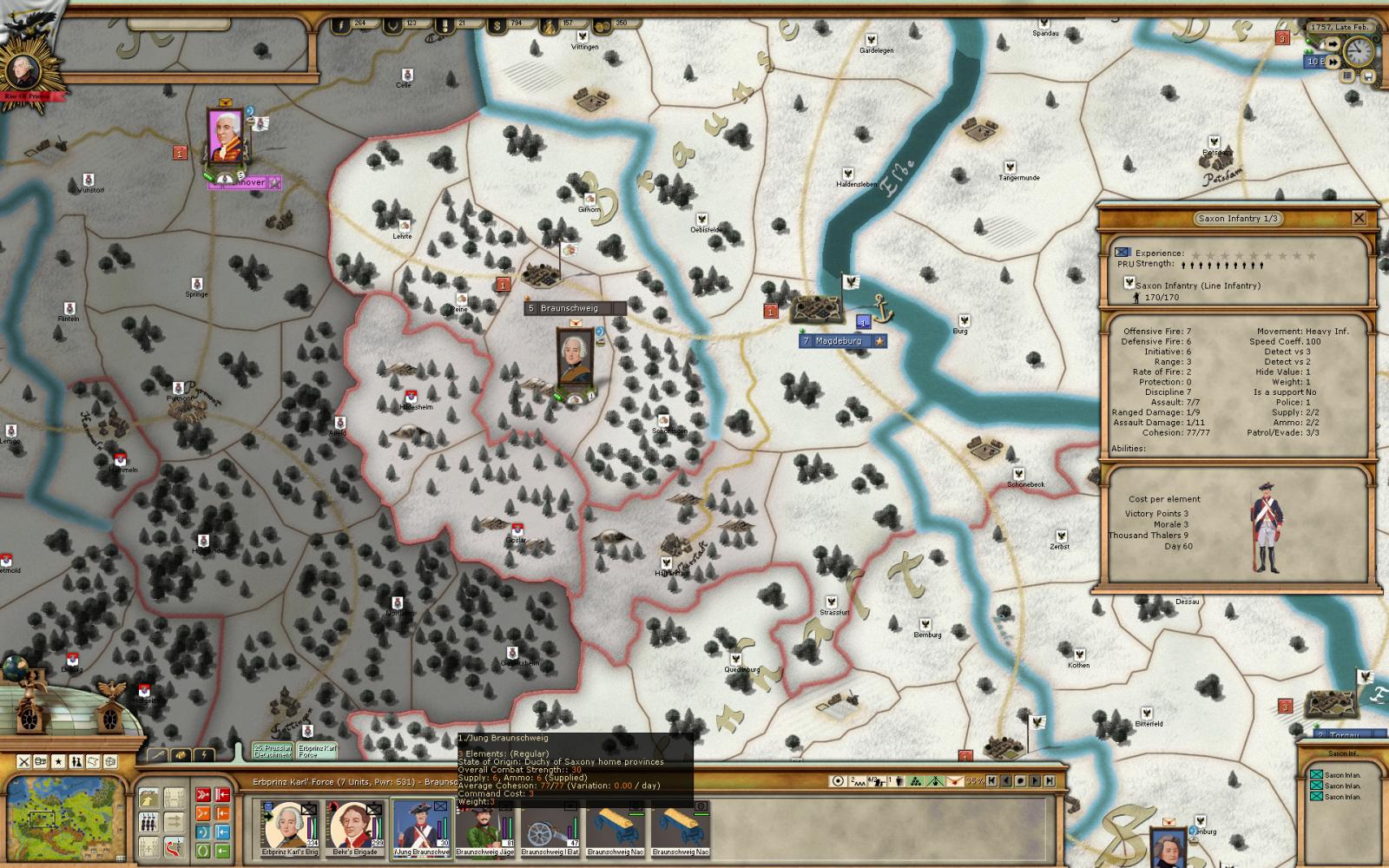1389x868 pixels.
Task: Click the double-arrow fast forward button
Action: 1333,62
